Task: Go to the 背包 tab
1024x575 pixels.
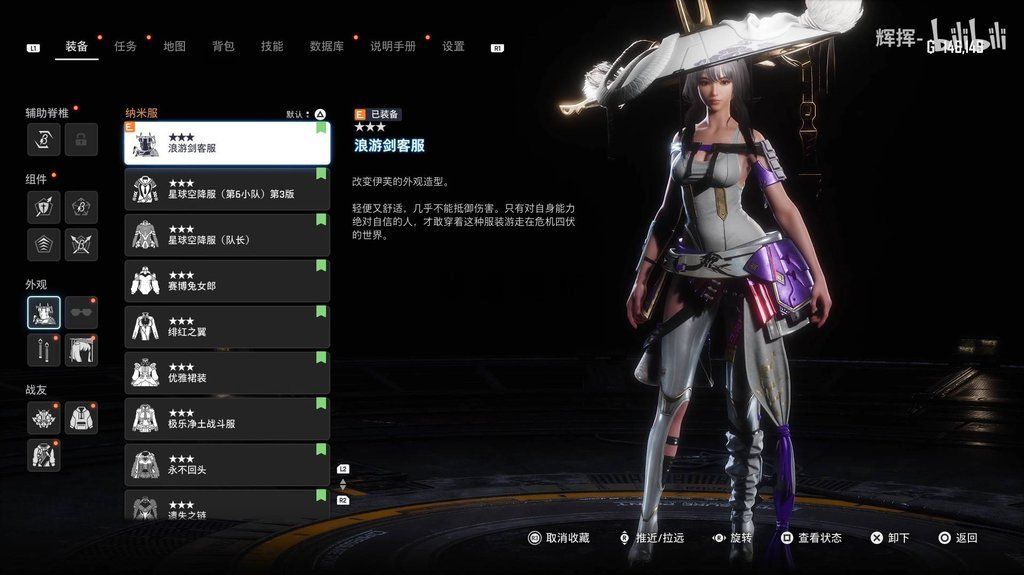Action: pyautogui.click(x=223, y=46)
